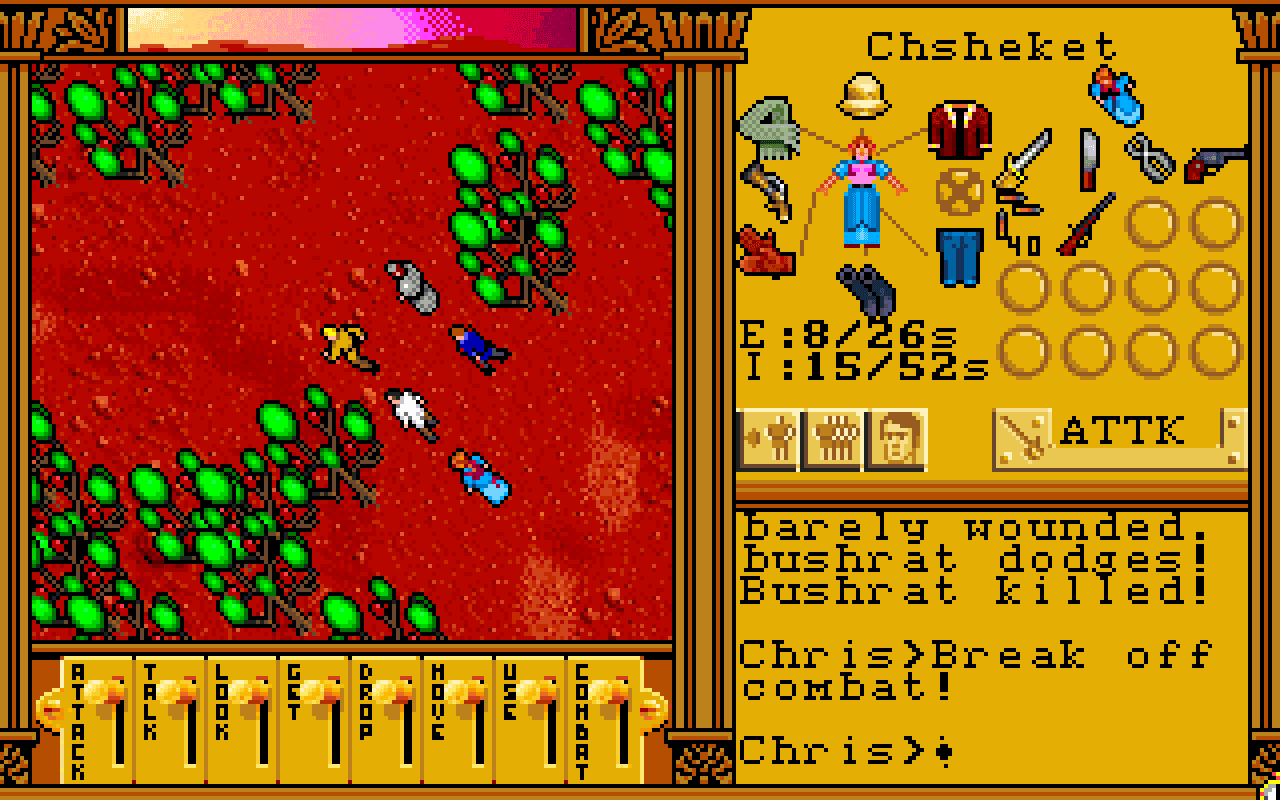
Task: Select the round wooden buckler icon
Action: 958,190
